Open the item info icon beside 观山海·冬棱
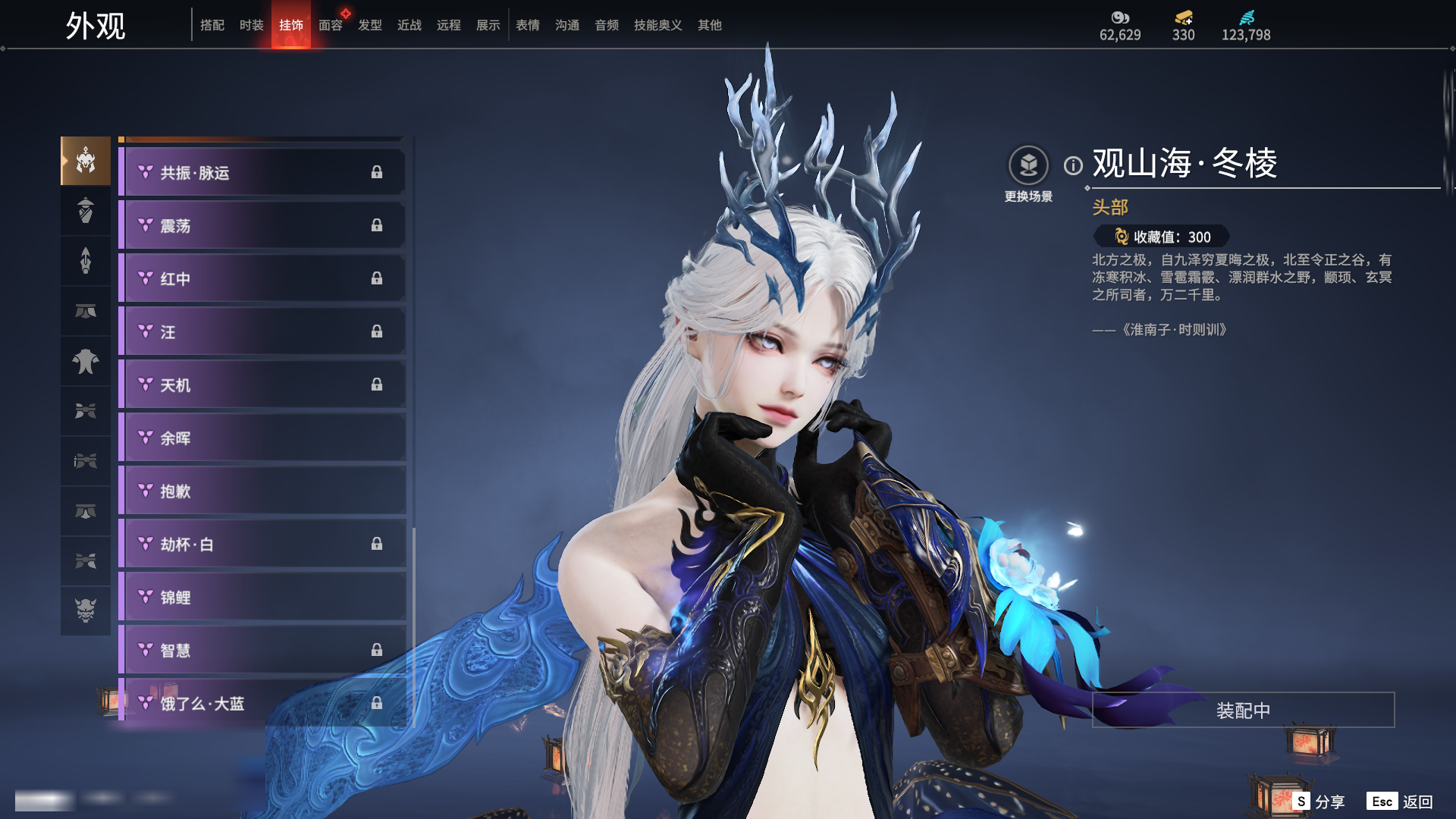Viewport: 1456px width, 819px height. point(1073,165)
